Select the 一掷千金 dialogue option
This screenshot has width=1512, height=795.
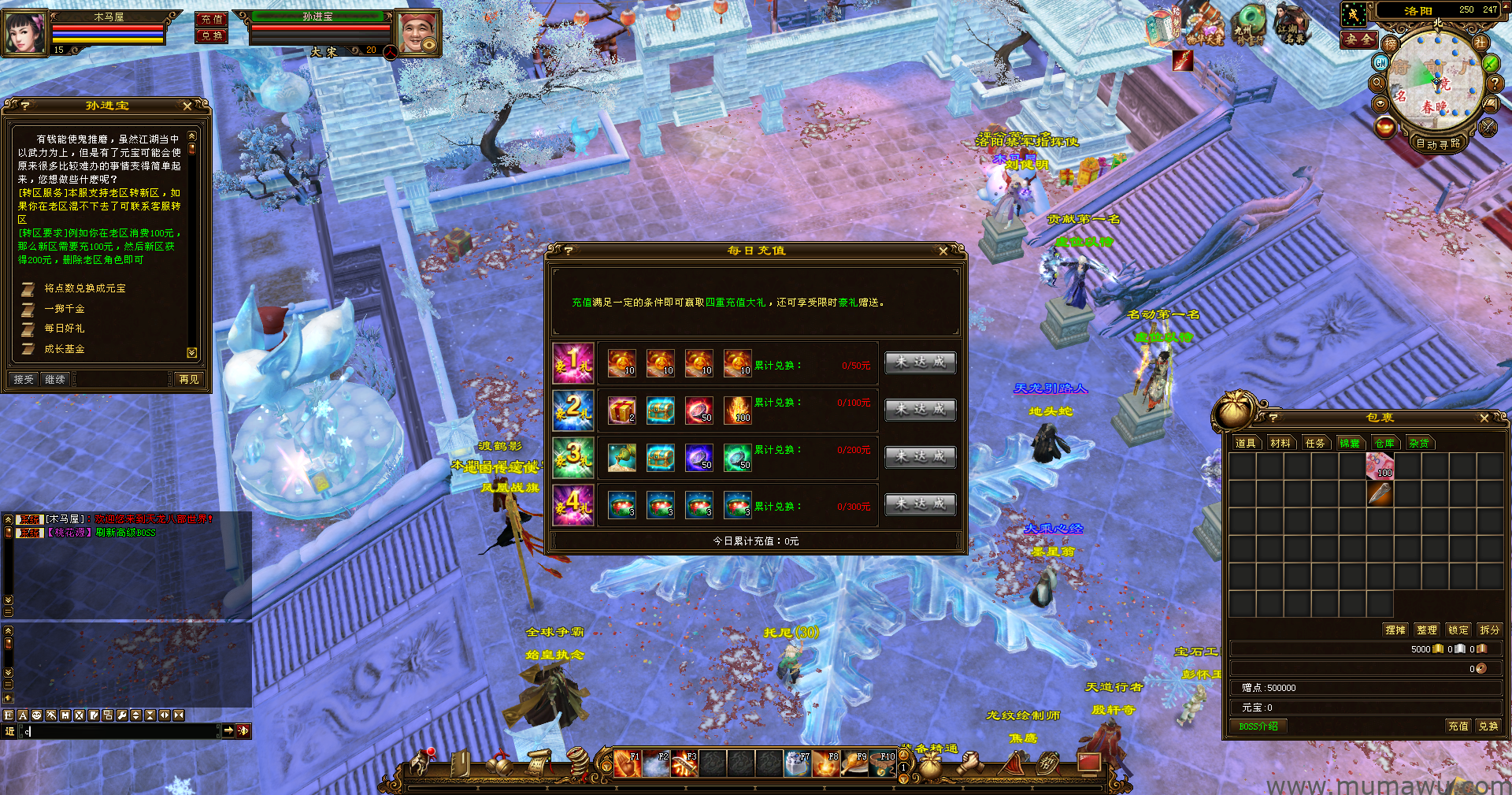[65, 309]
